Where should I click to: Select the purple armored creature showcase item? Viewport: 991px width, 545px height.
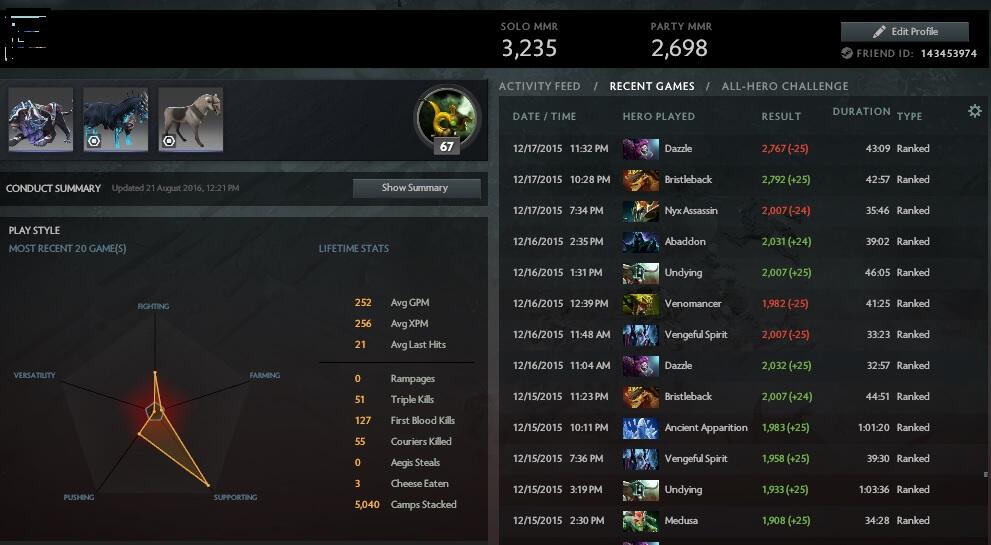coord(41,120)
